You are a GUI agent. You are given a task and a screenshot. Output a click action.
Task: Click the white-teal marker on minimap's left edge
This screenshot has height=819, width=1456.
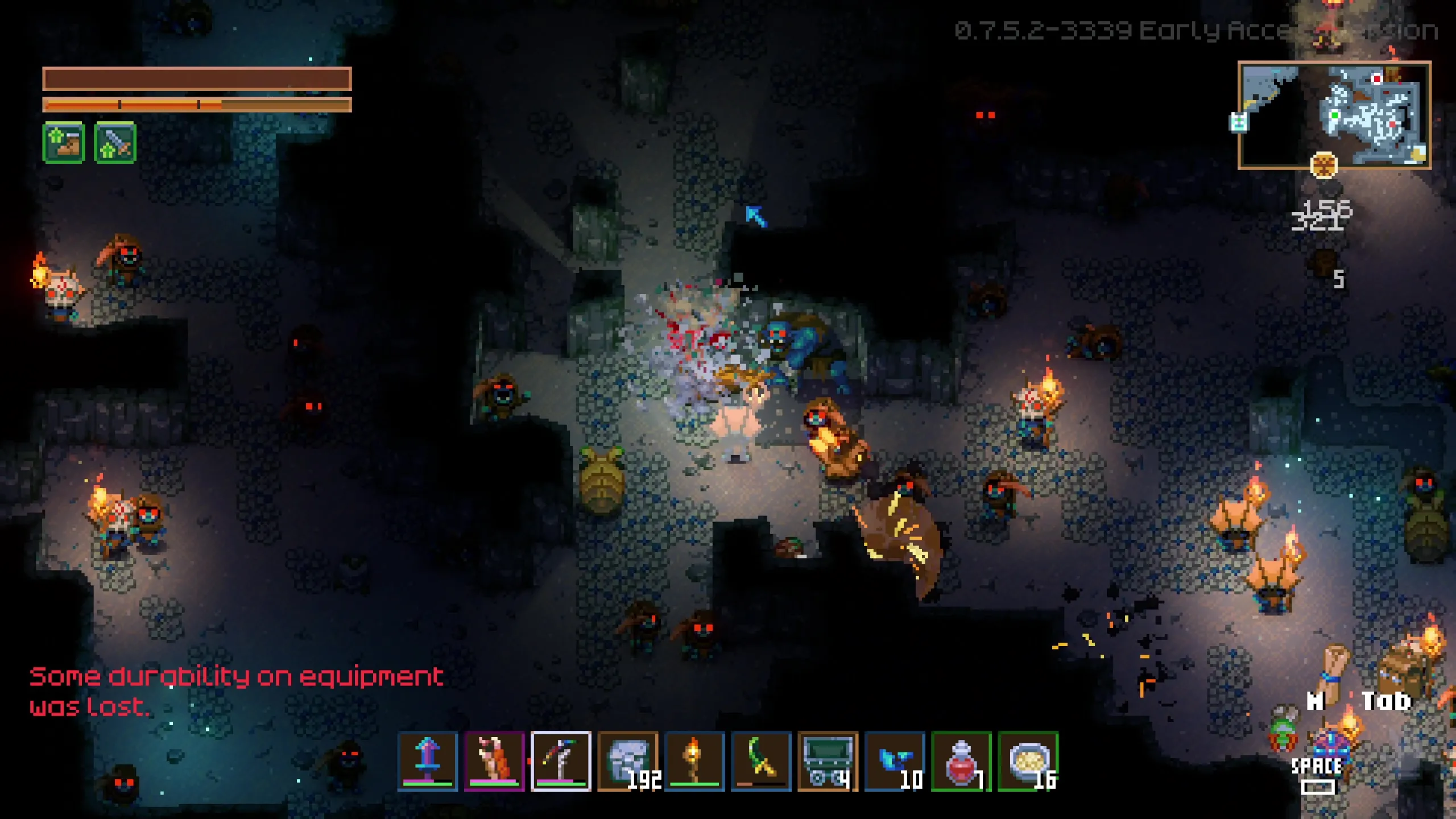(1239, 122)
